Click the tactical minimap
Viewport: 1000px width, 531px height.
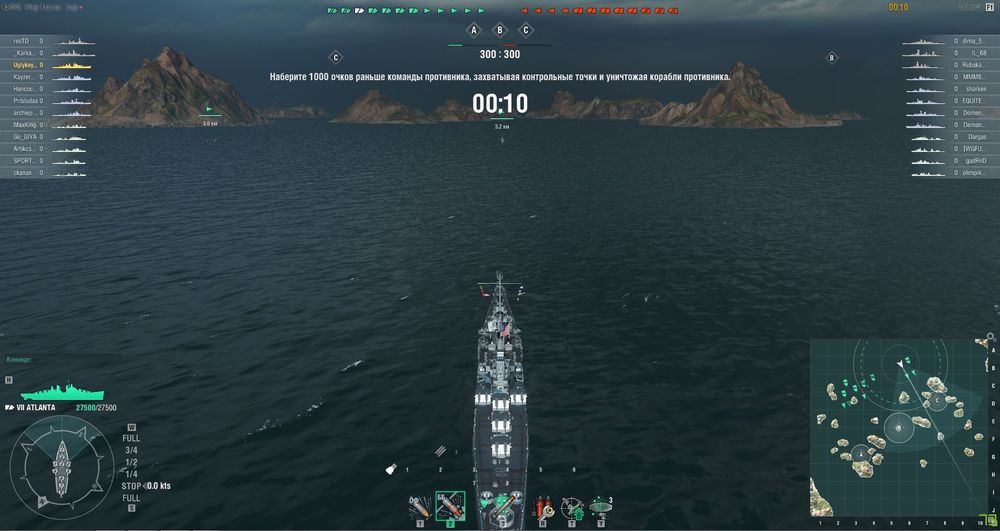(x=897, y=428)
